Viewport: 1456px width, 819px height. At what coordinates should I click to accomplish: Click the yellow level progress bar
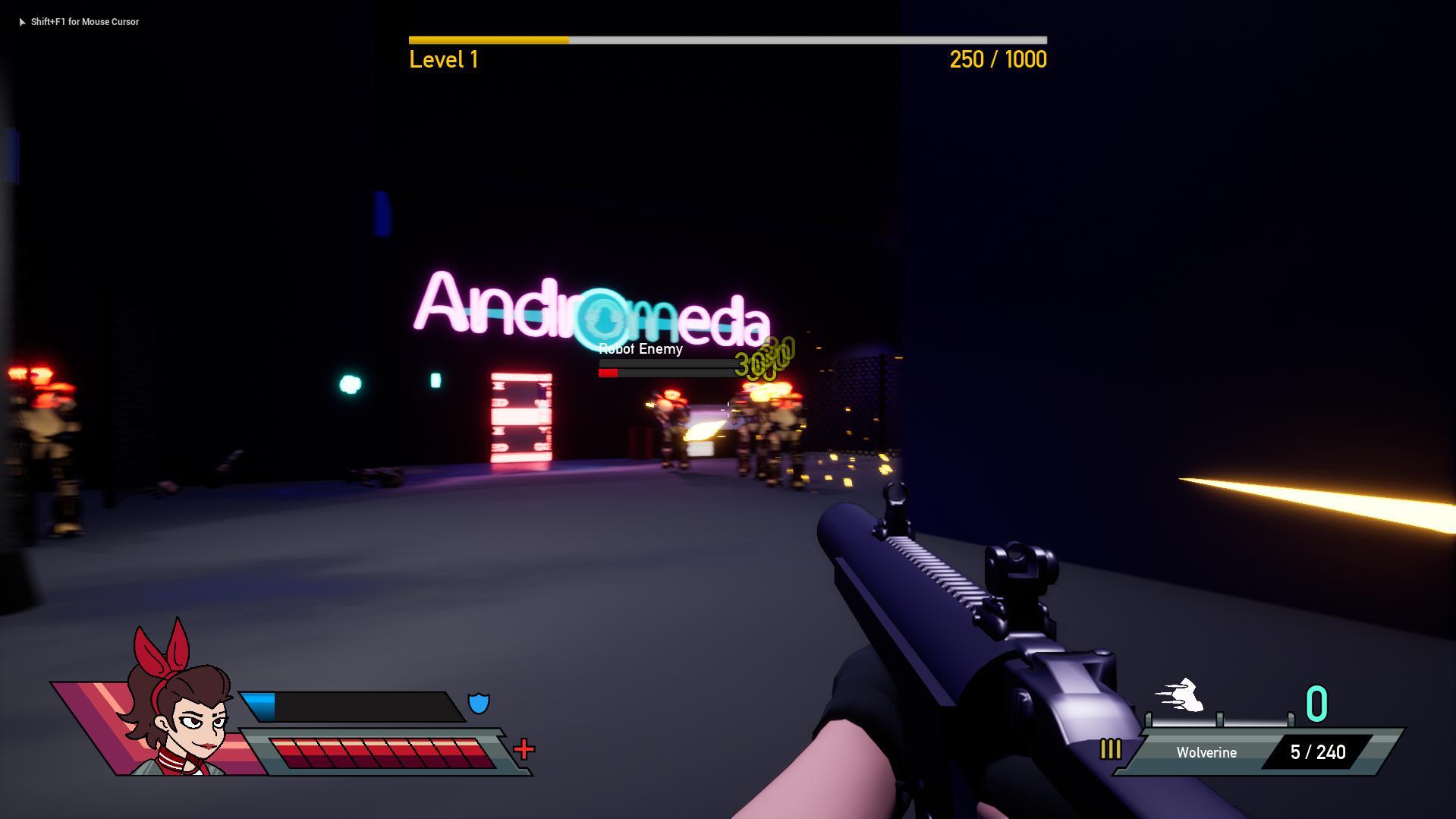pyautogui.click(x=489, y=38)
